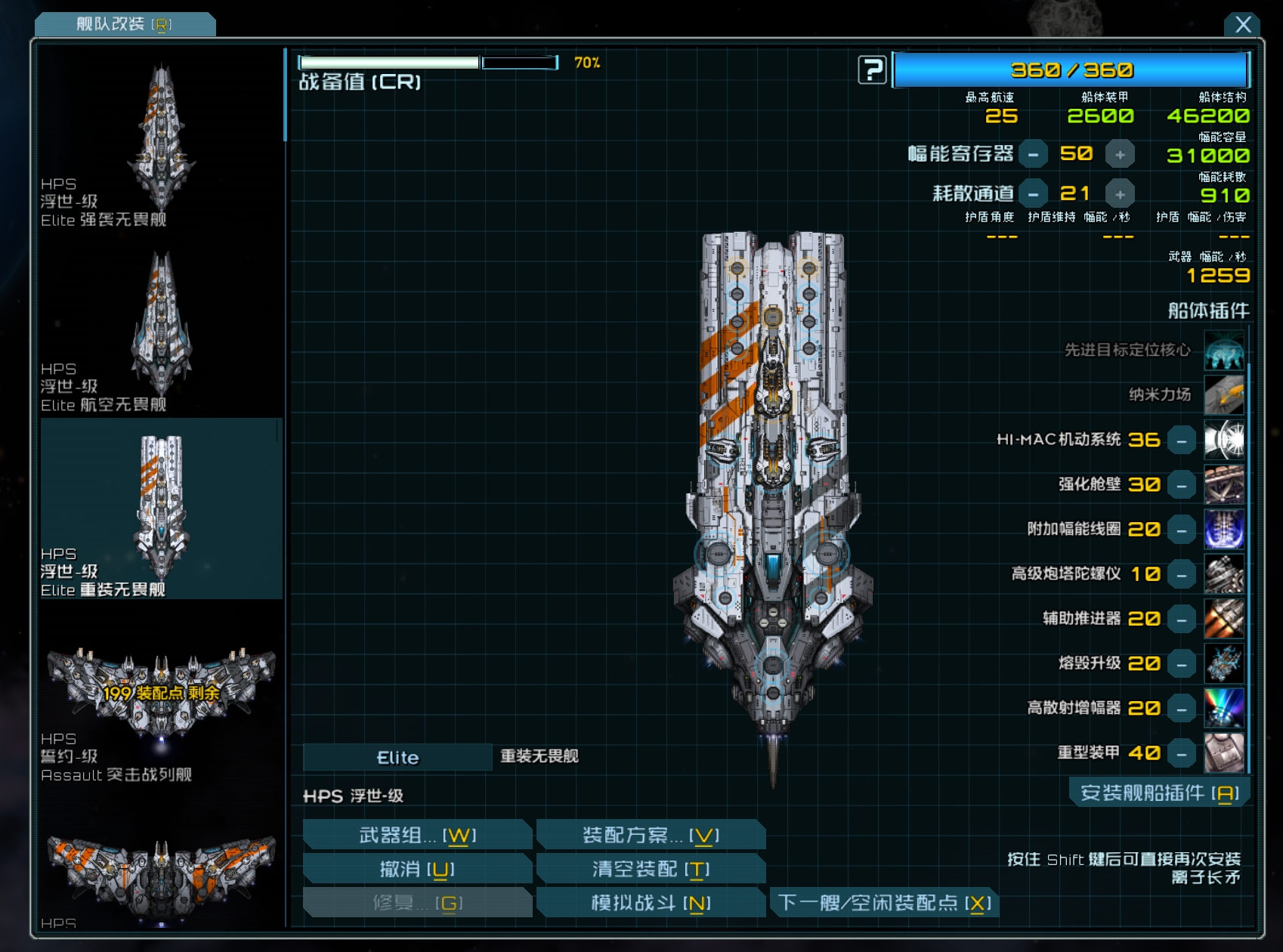Remove the HI-MAC机动系统 hull mod

[x=1181, y=440]
